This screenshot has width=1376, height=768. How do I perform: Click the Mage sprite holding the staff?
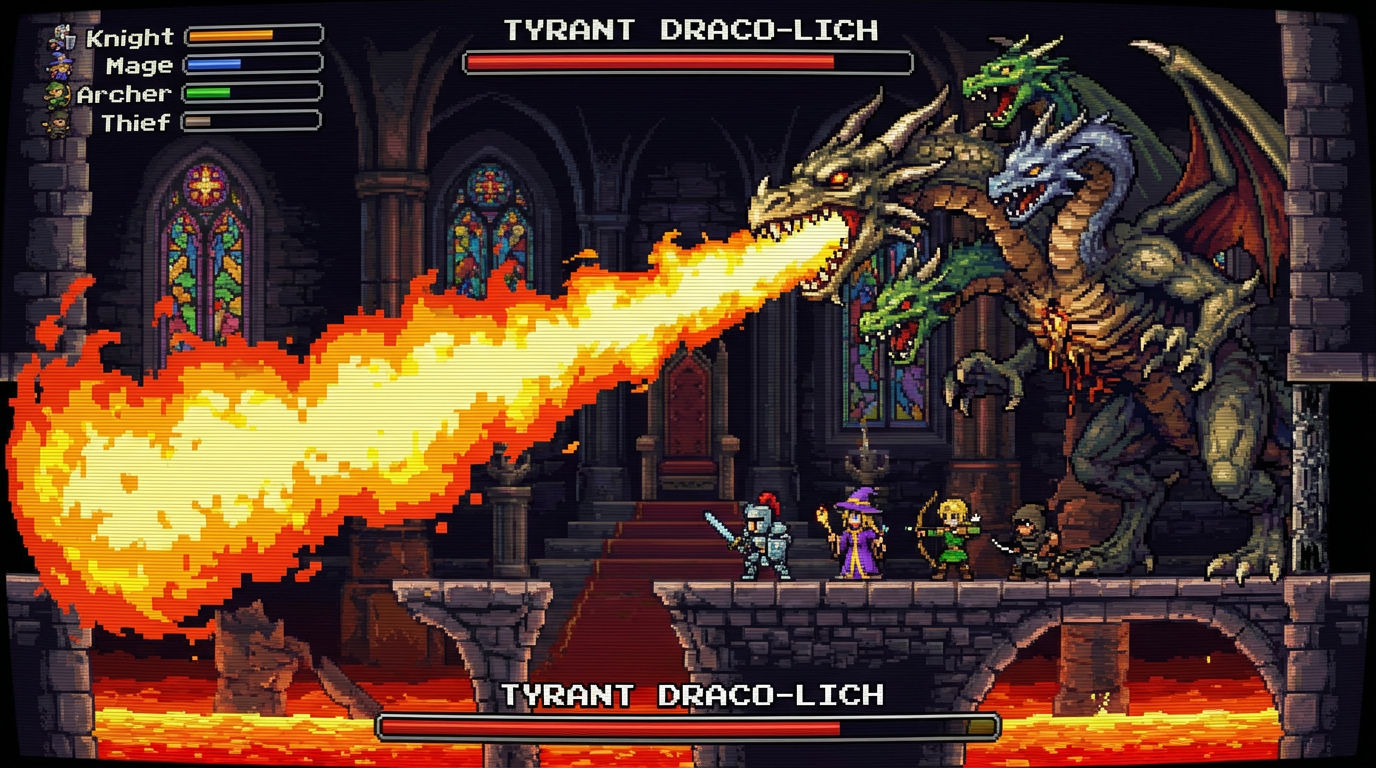[858, 535]
